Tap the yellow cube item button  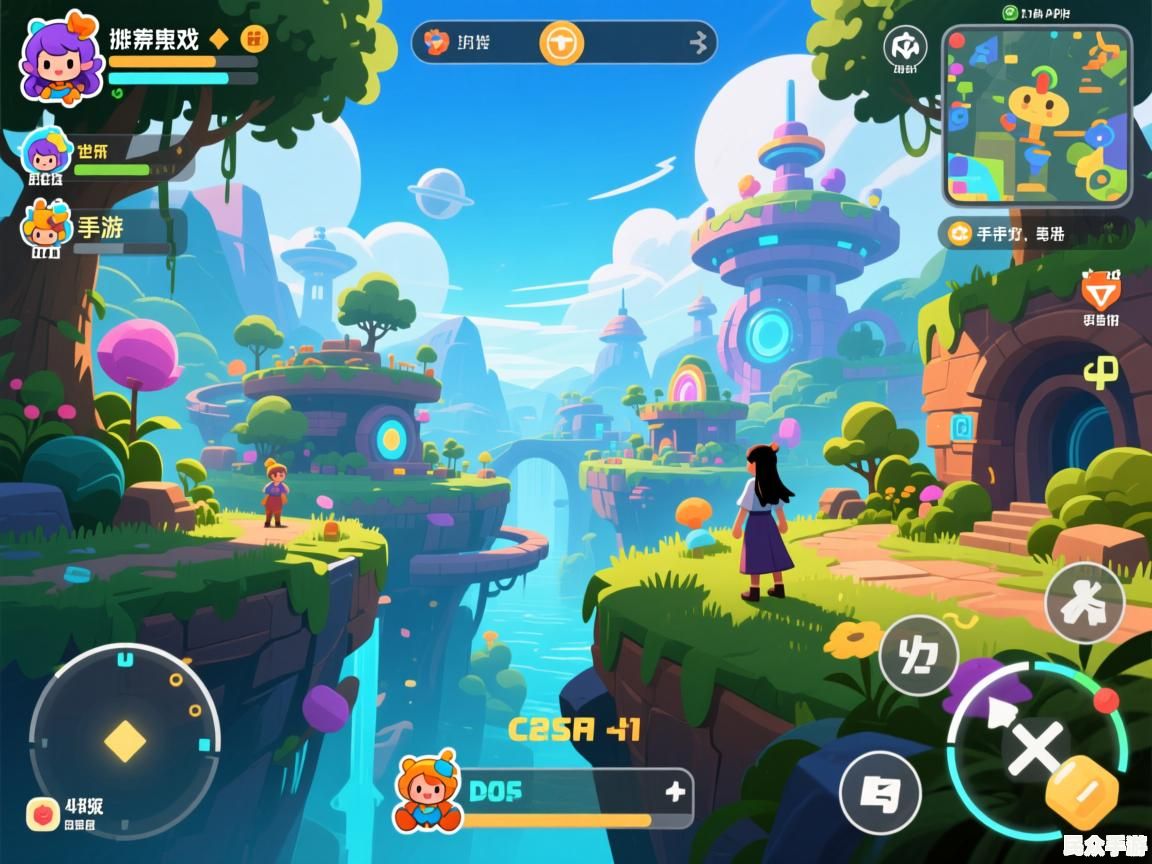(x=1081, y=794)
